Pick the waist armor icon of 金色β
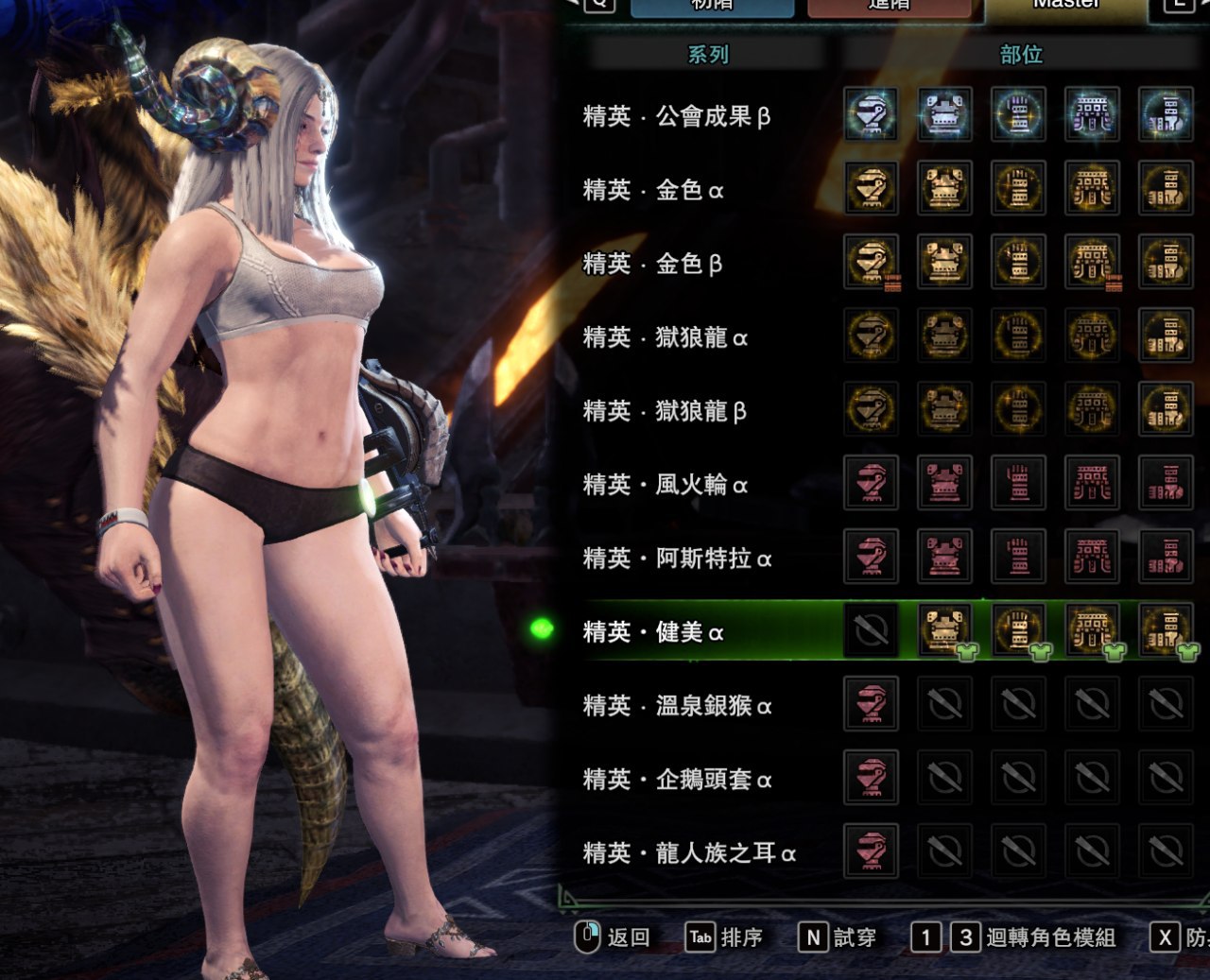1210x980 pixels. point(1092,262)
